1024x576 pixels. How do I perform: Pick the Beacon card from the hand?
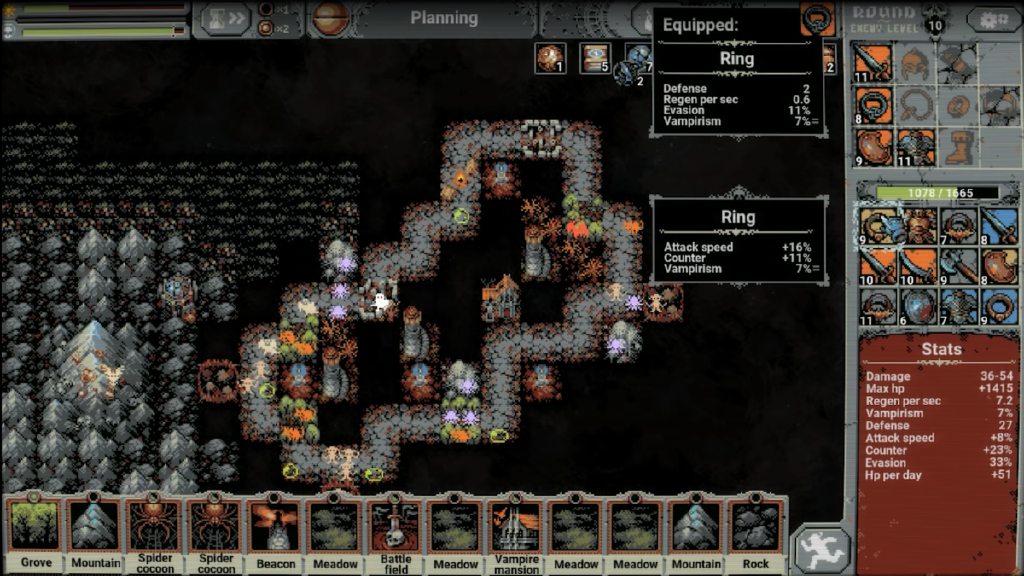click(275, 530)
